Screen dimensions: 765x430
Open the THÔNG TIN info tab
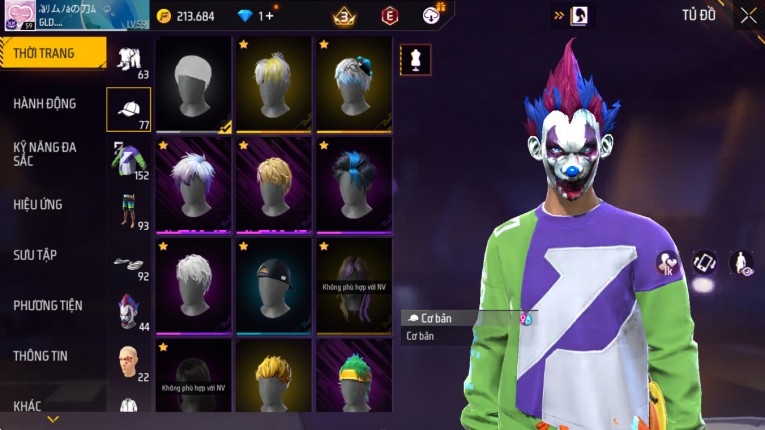tap(41, 355)
